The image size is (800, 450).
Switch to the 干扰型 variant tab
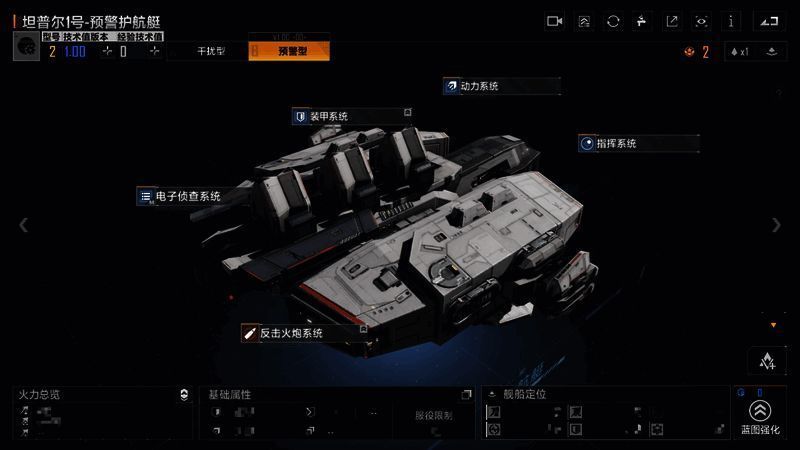pyautogui.click(x=208, y=51)
